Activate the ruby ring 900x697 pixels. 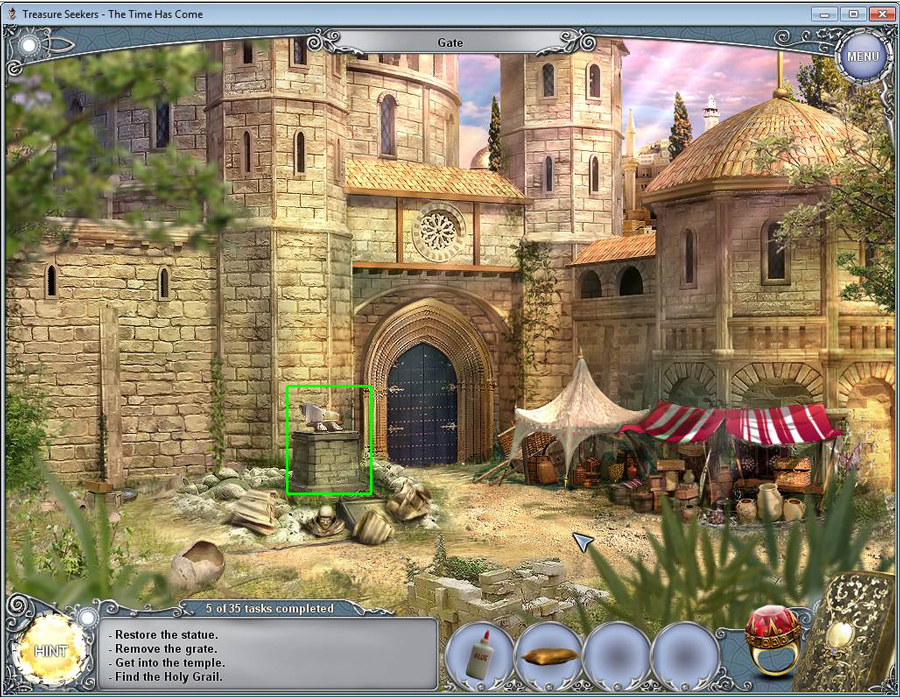(x=772, y=640)
